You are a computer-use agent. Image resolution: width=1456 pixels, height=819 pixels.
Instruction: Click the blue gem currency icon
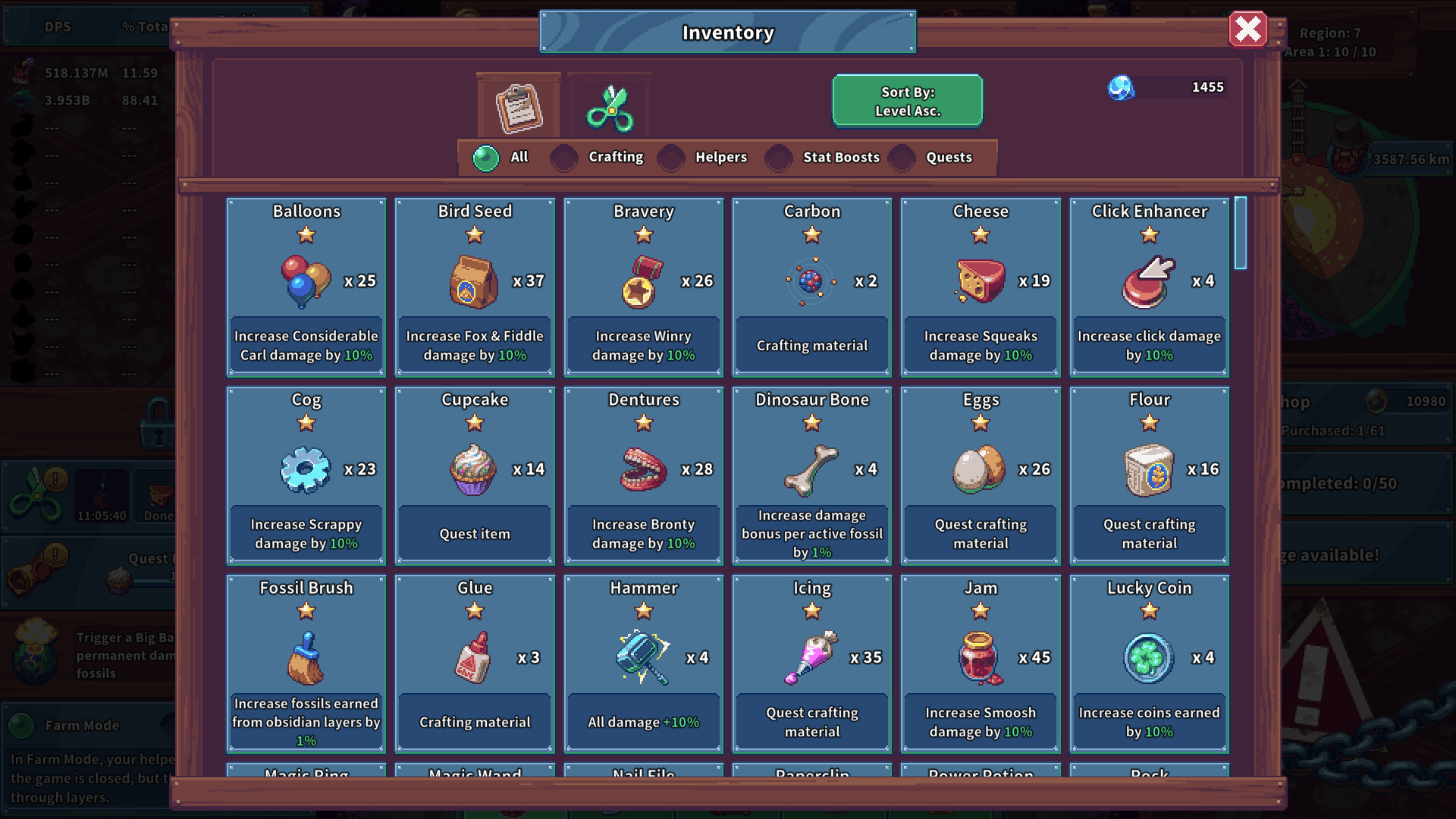(1120, 88)
